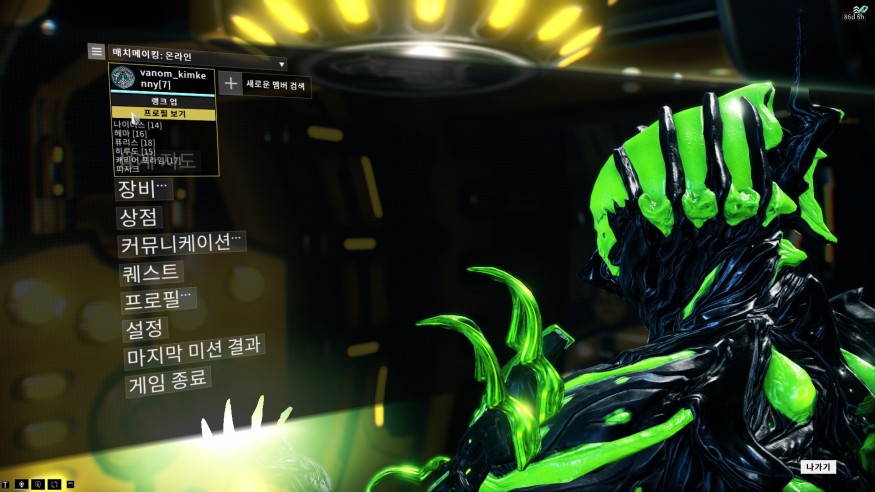Click the hamburger icon beside matchmaking

pos(96,50)
